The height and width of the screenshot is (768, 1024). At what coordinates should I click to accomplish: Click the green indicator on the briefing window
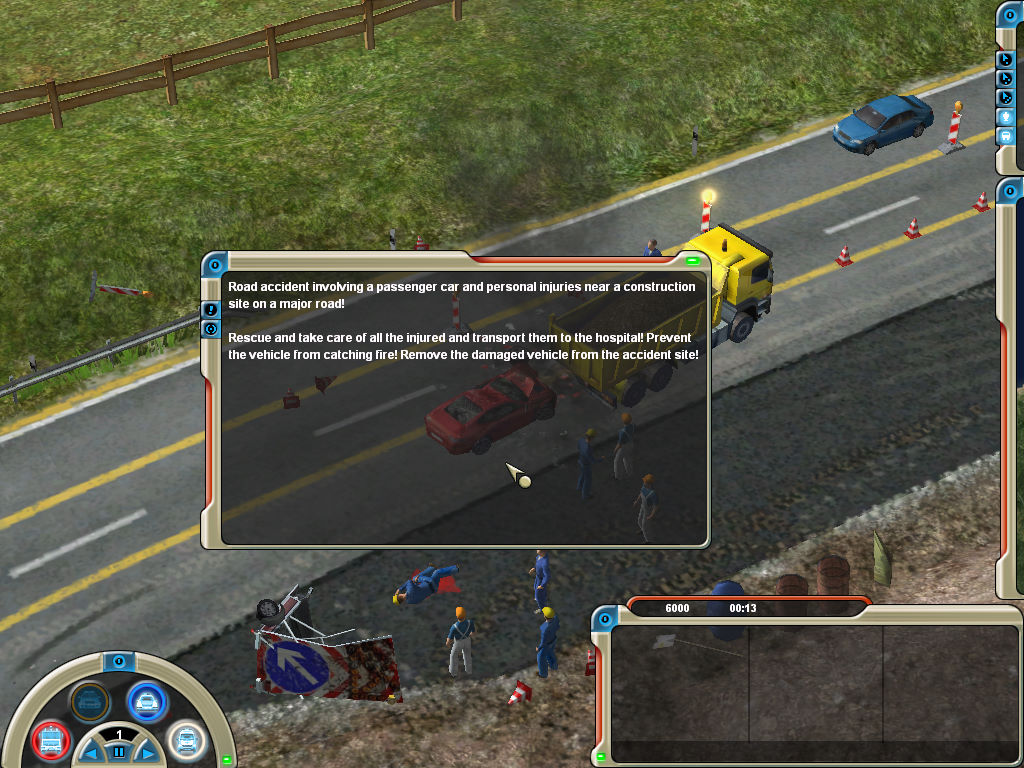[x=692, y=261]
